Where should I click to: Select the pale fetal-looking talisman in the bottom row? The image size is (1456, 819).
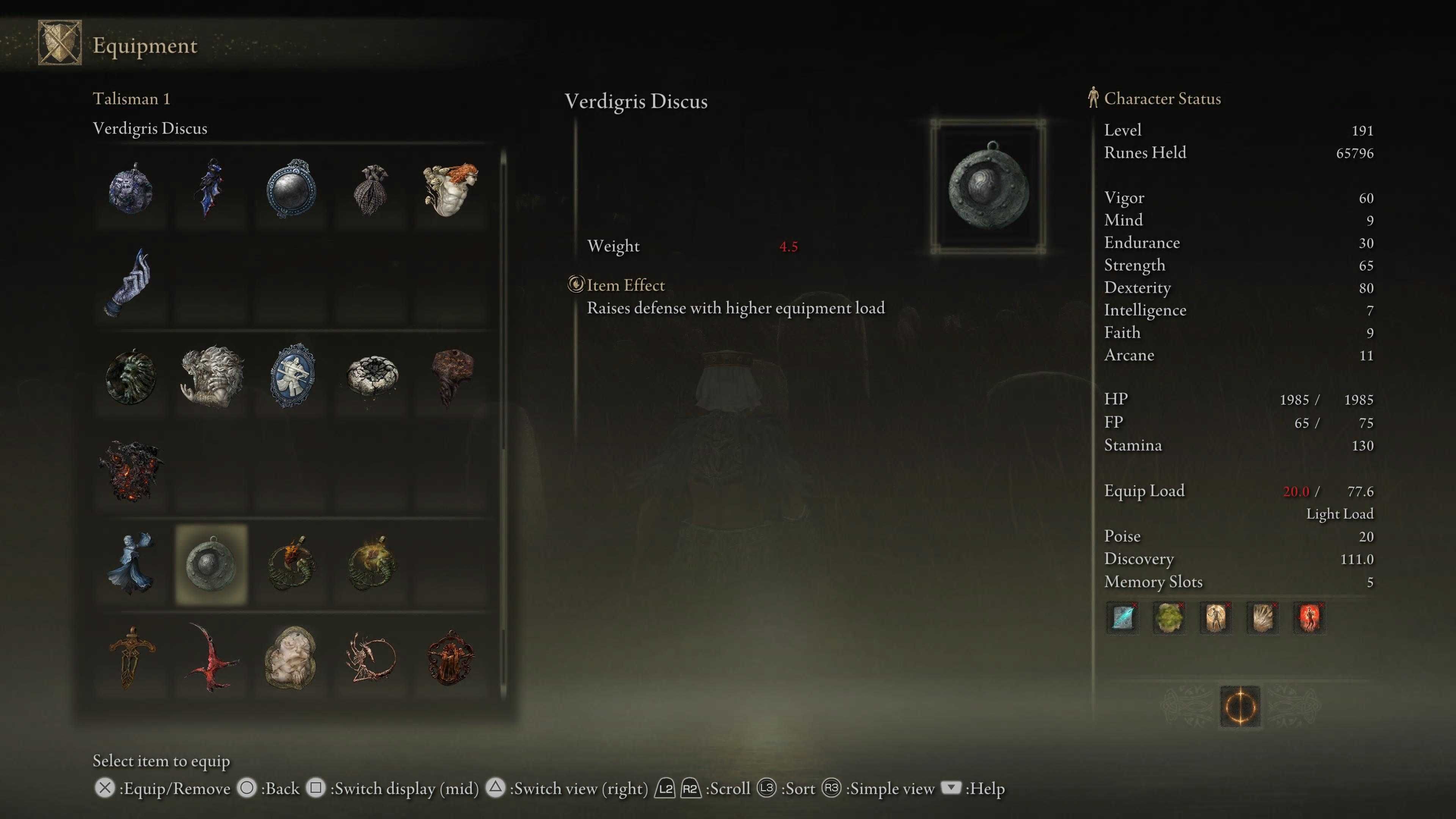(289, 659)
